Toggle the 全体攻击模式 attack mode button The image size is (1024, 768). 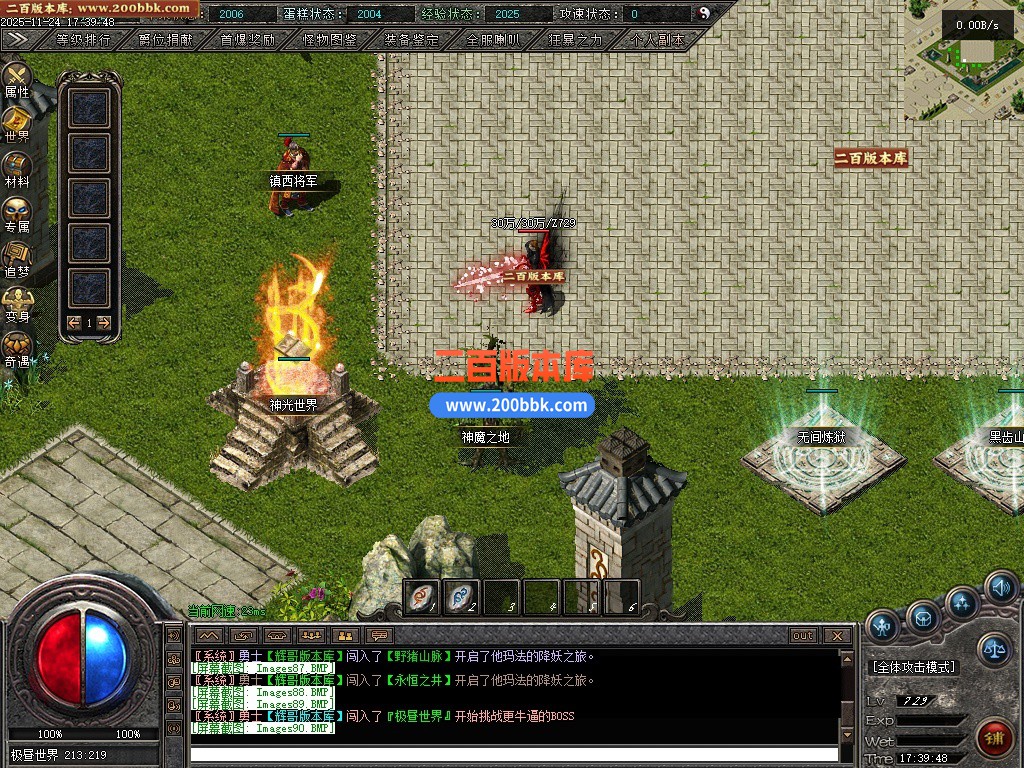point(913,667)
